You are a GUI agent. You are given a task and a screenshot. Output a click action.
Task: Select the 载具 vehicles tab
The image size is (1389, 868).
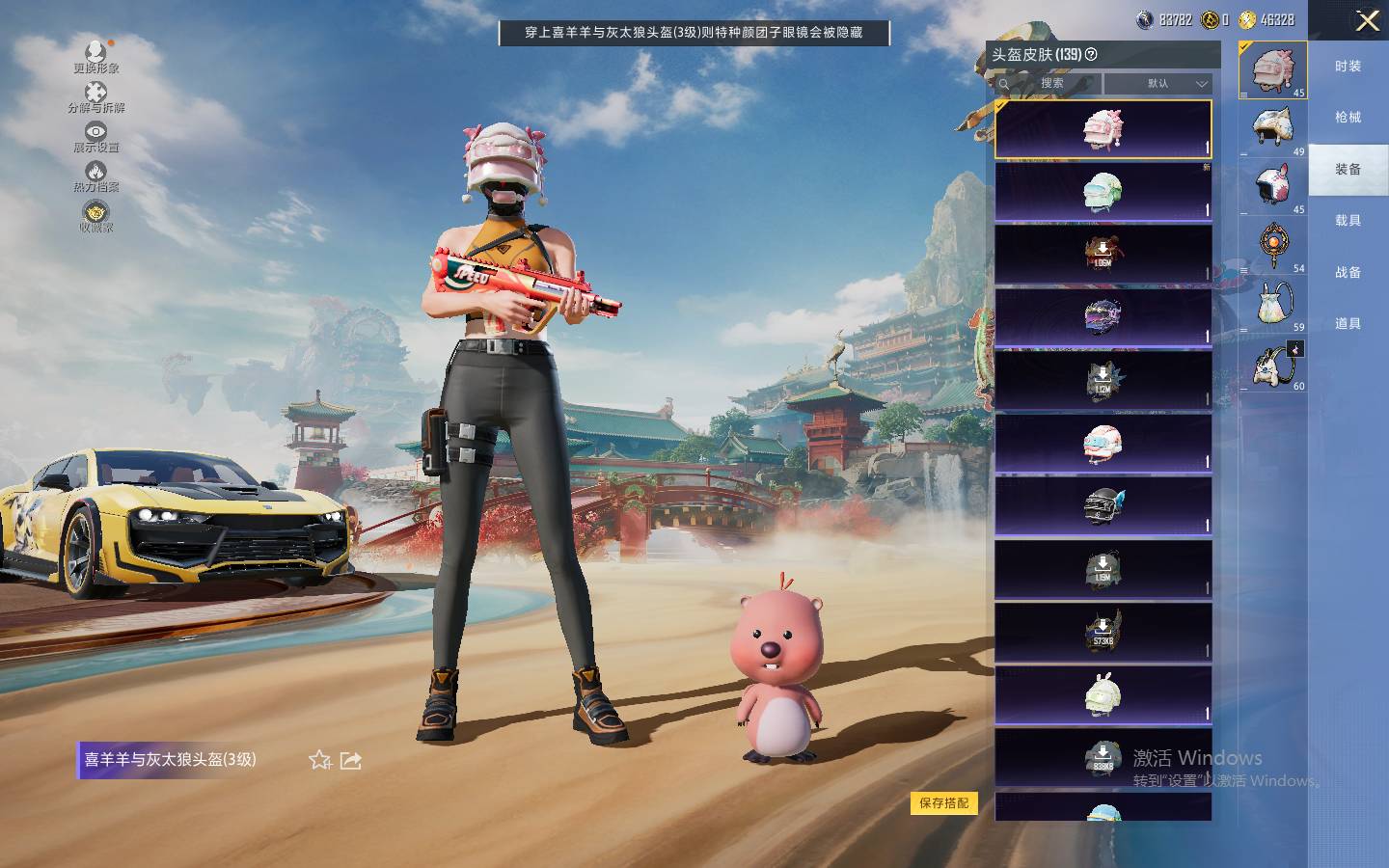[1348, 221]
